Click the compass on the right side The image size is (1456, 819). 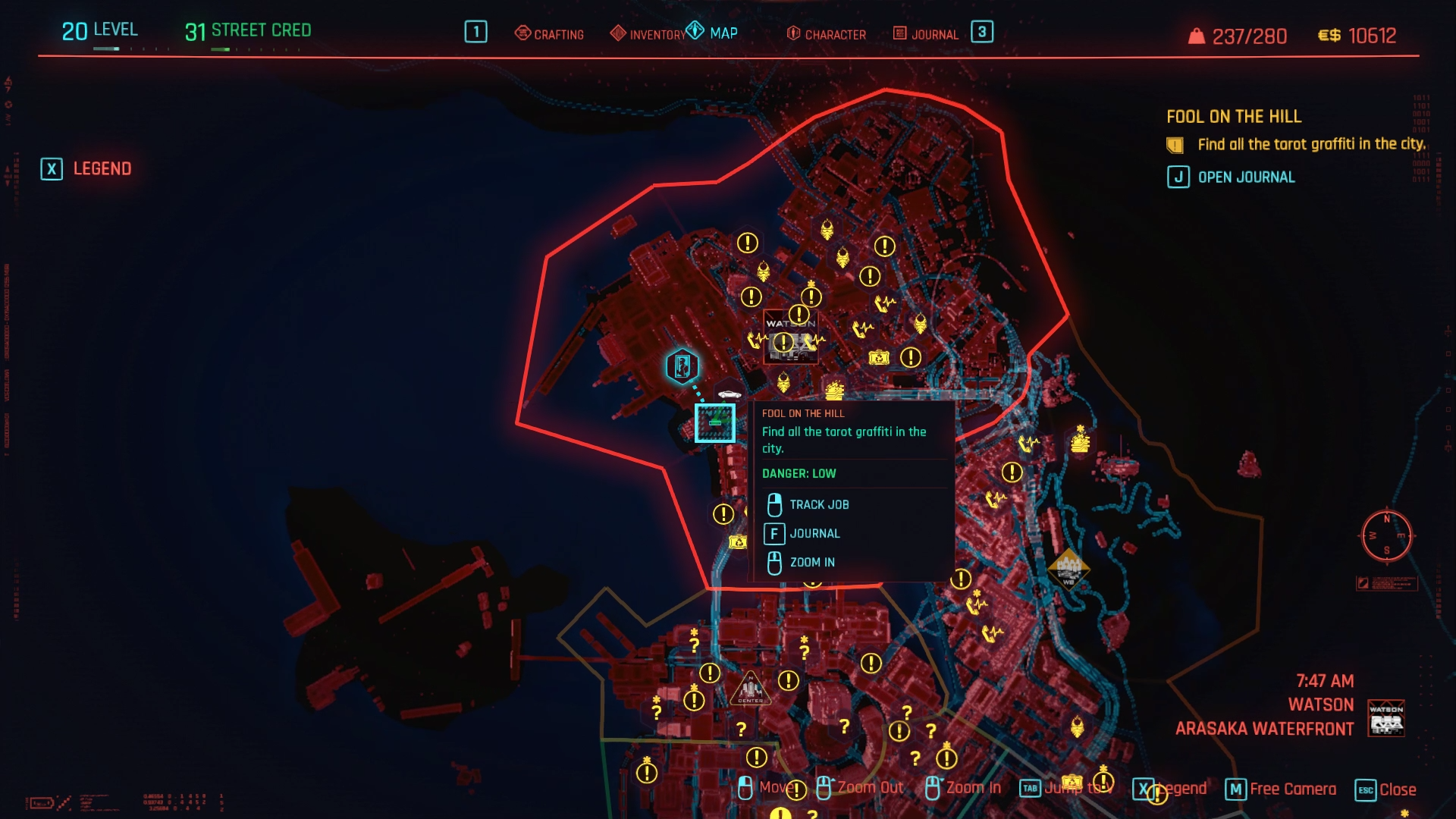pyautogui.click(x=1386, y=535)
